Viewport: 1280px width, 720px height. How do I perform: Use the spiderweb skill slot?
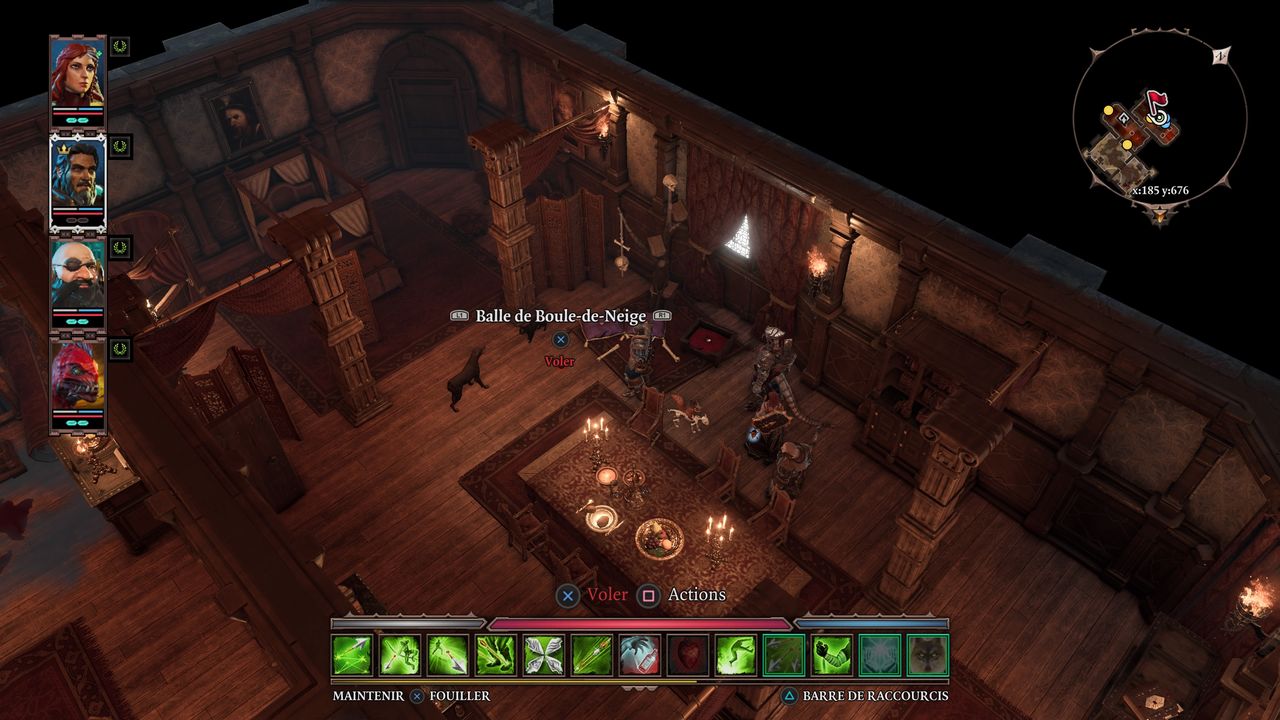pyautogui.click(x=880, y=655)
